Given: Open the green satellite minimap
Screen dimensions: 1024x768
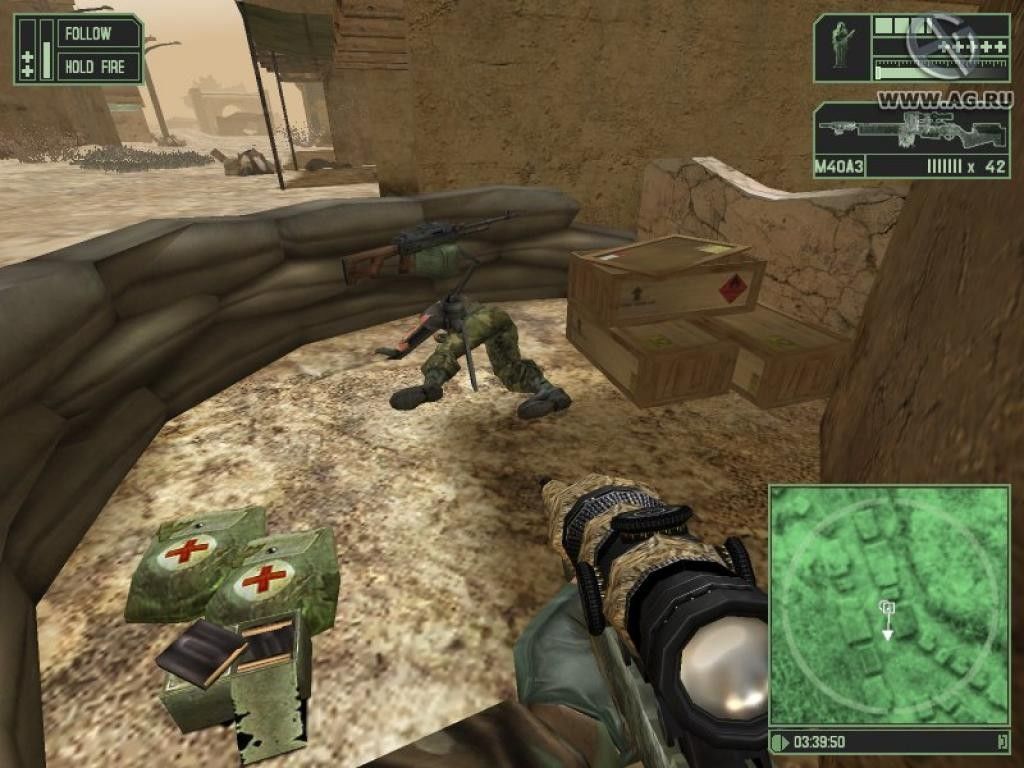Looking at the screenshot, I should [x=888, y=604].
